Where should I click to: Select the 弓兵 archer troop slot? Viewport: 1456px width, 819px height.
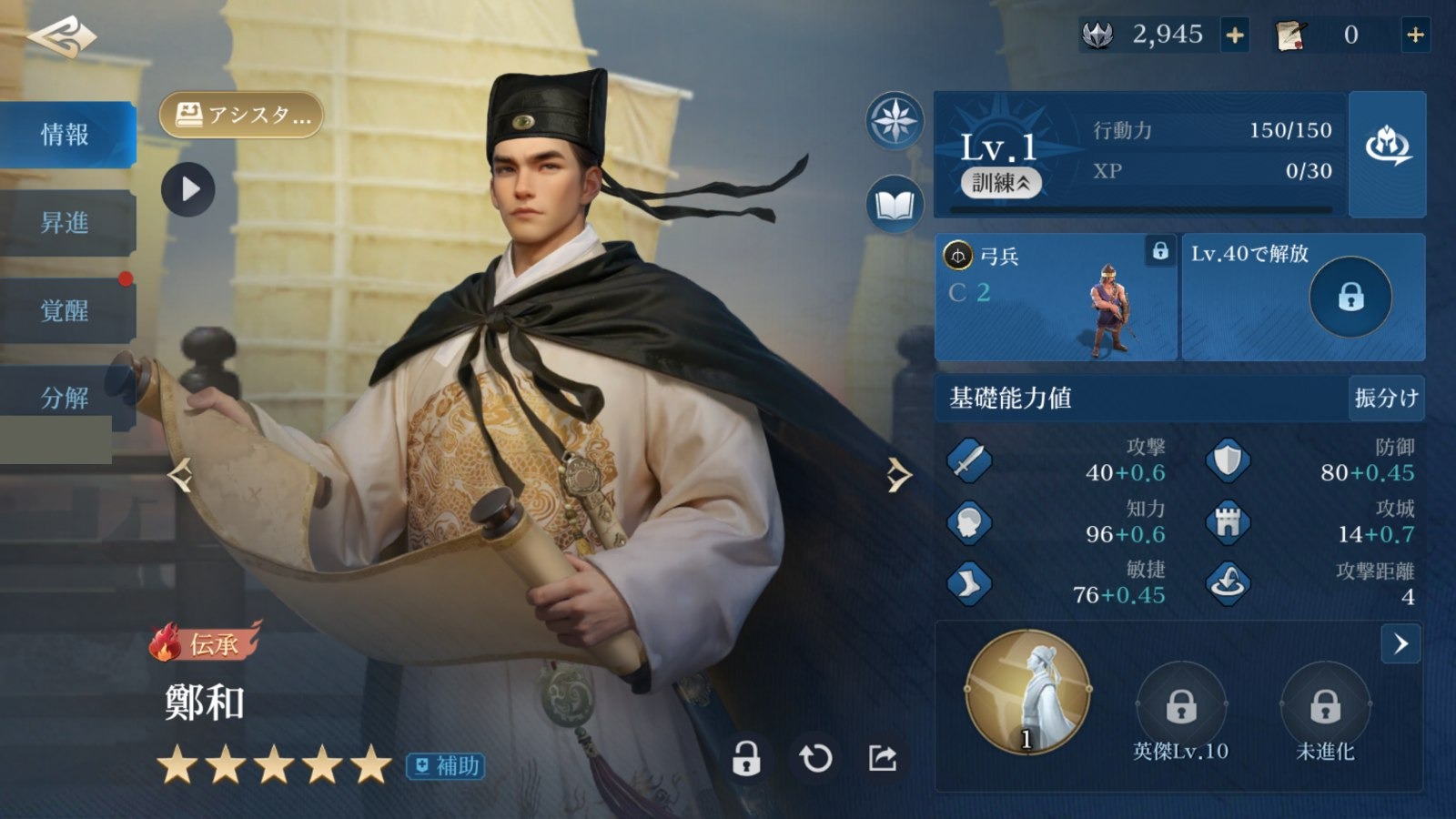point(1056,297)
